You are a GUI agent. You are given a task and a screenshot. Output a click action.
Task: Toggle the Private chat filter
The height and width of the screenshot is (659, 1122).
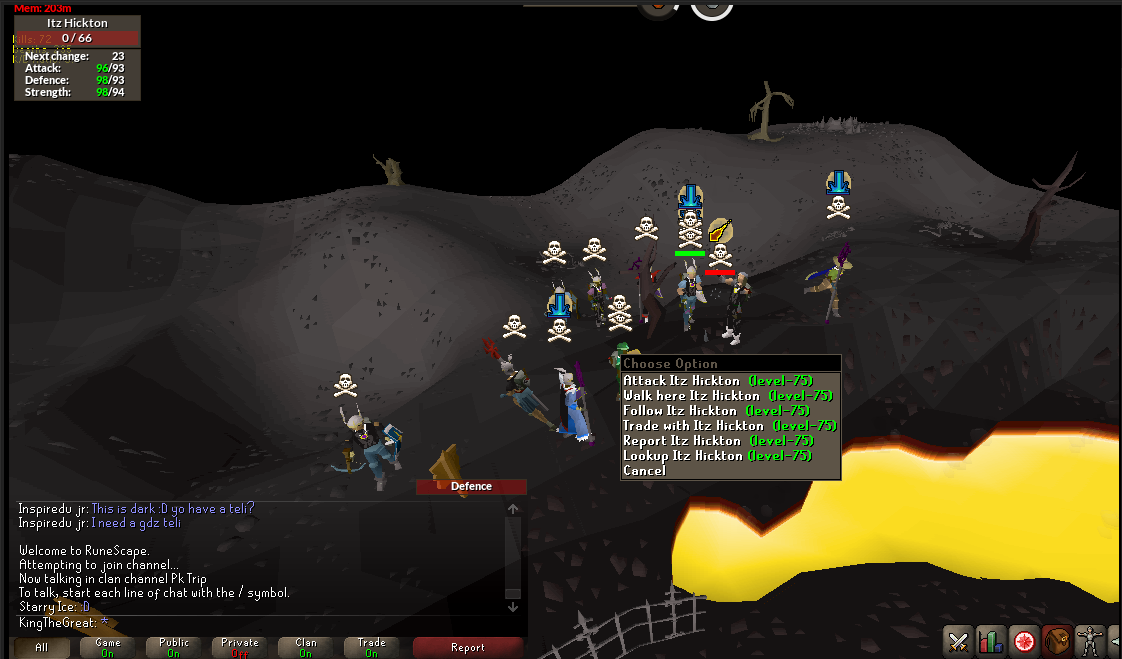pos(239,647)
